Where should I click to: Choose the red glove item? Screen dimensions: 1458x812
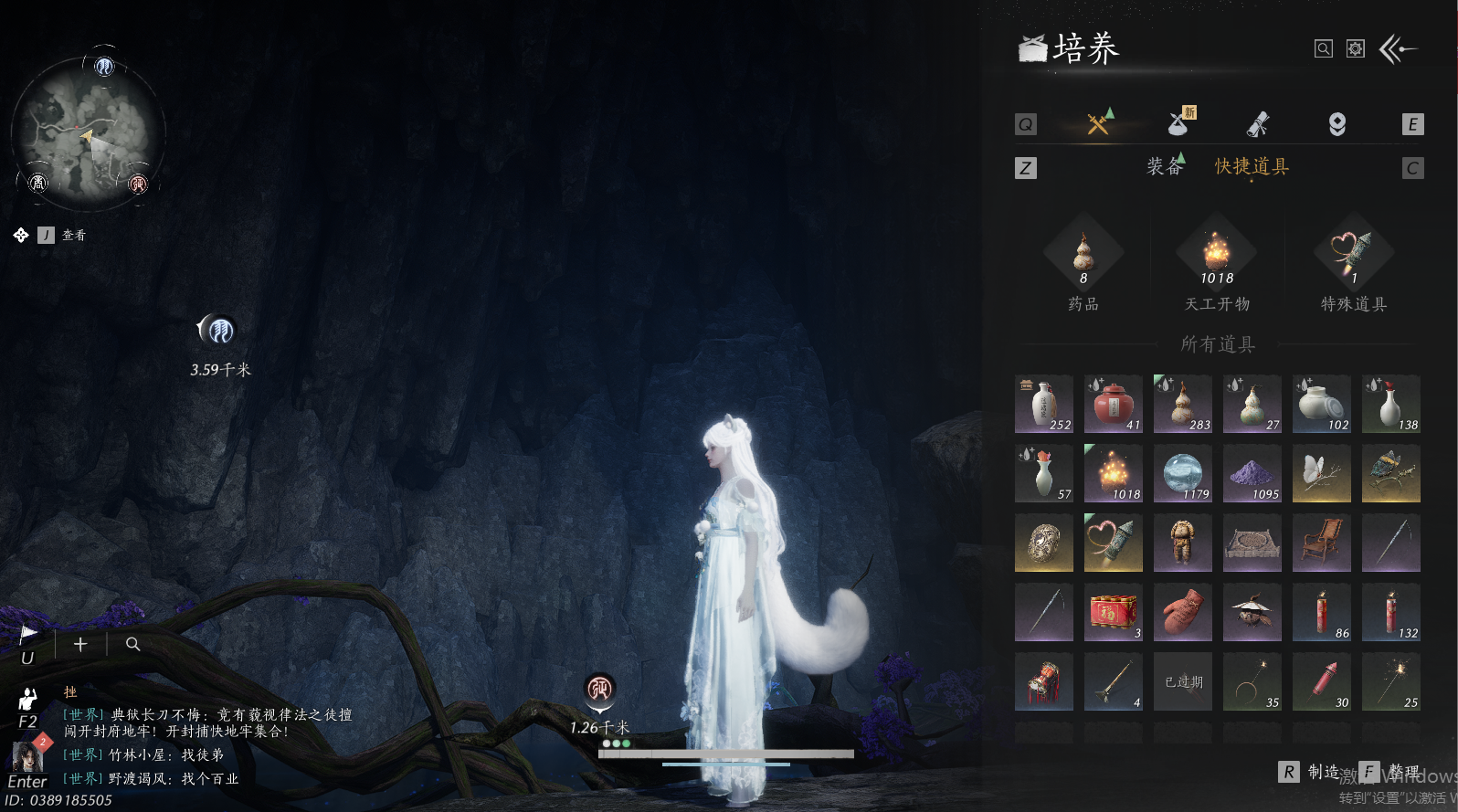pos(1182,612)
